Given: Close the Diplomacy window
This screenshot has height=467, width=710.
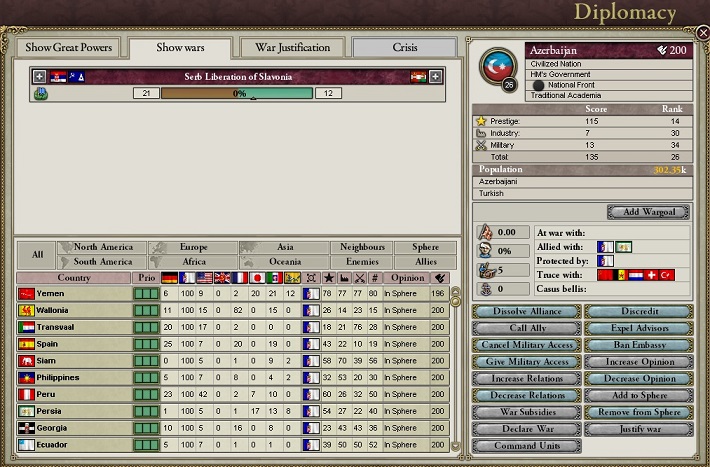Looking at the screenshot, I should 702,33.
